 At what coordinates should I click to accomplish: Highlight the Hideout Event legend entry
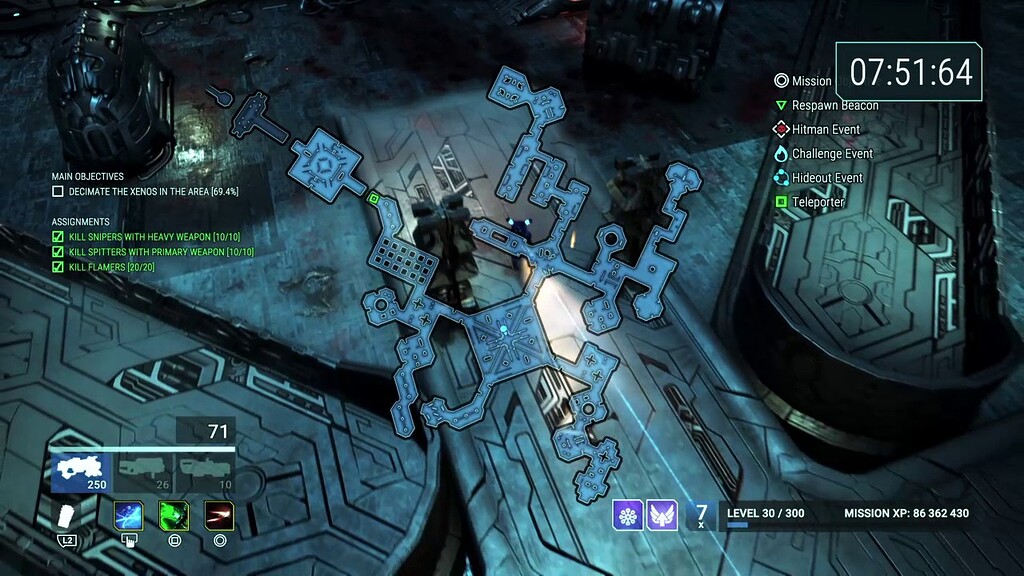coord(818,178)
